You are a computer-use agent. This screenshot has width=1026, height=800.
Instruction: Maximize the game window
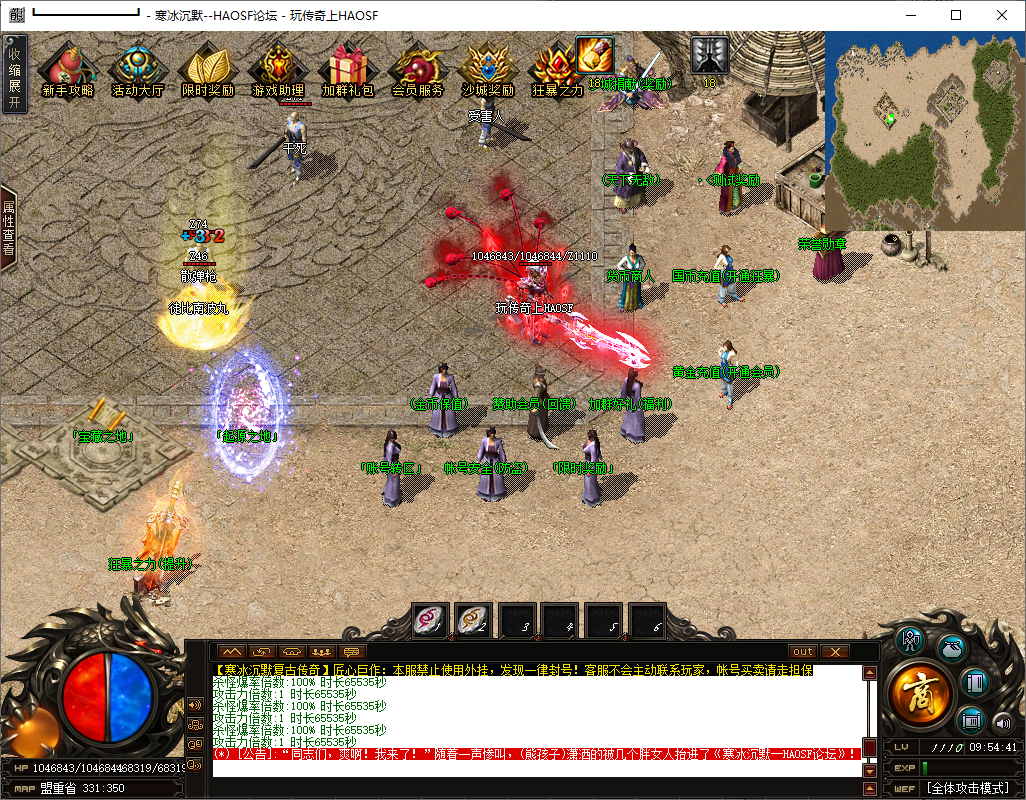[956, 15]
